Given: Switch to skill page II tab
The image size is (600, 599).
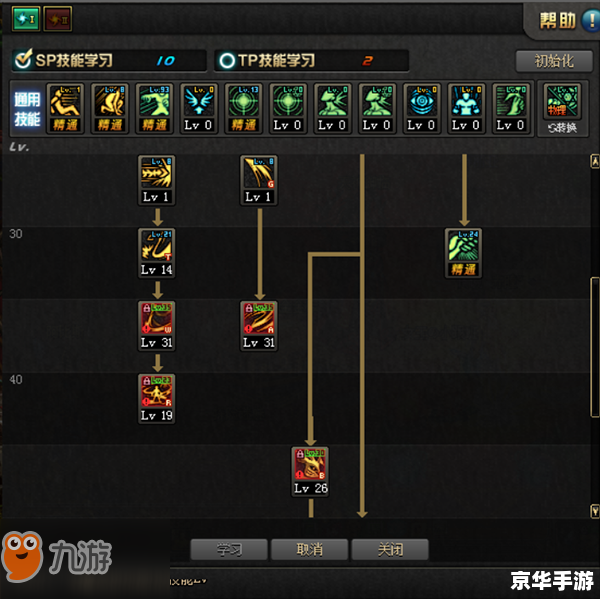Looking at the screenshot, I should (x=58, y=18).
